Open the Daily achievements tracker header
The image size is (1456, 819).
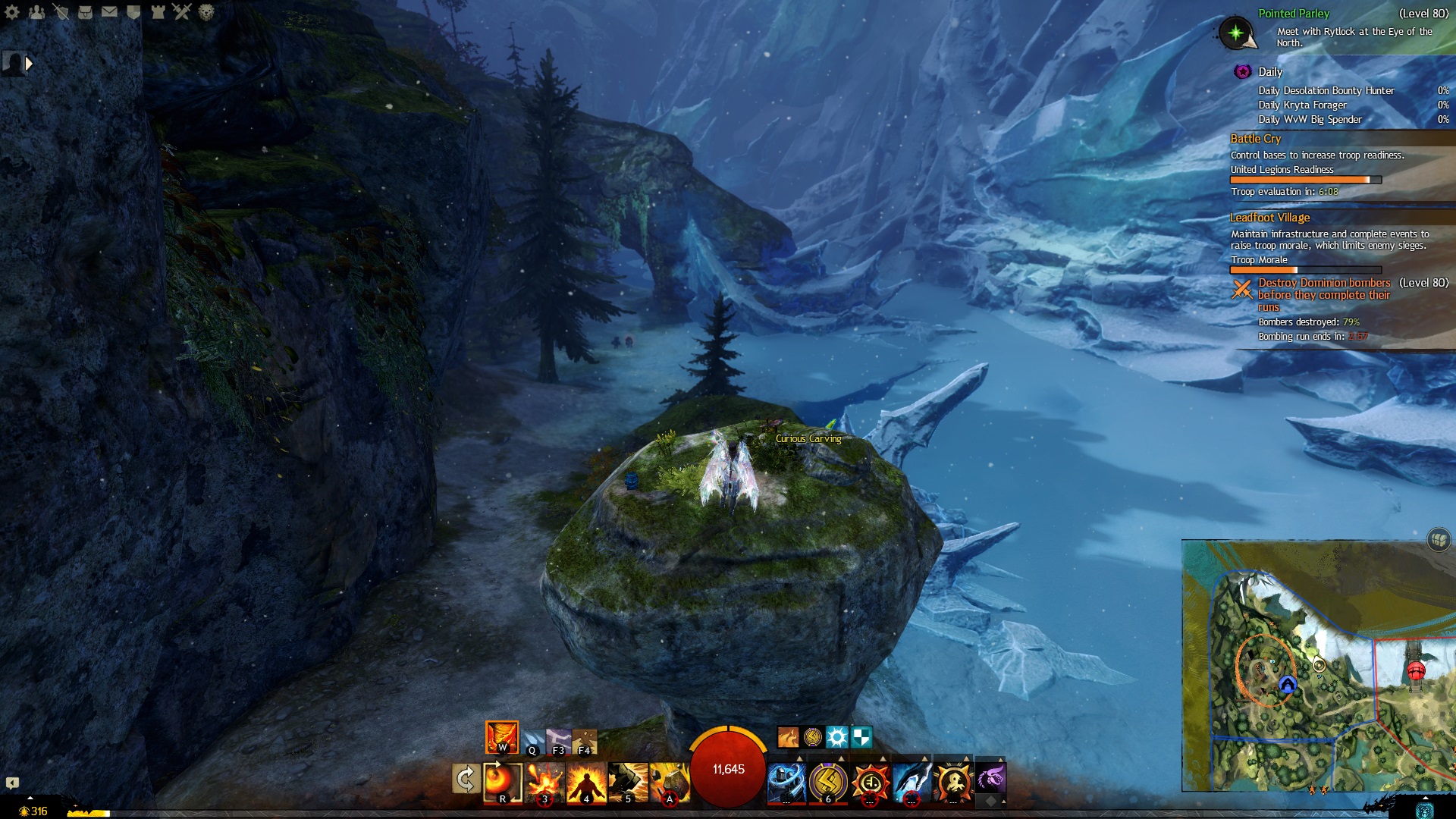point(1270,72)
